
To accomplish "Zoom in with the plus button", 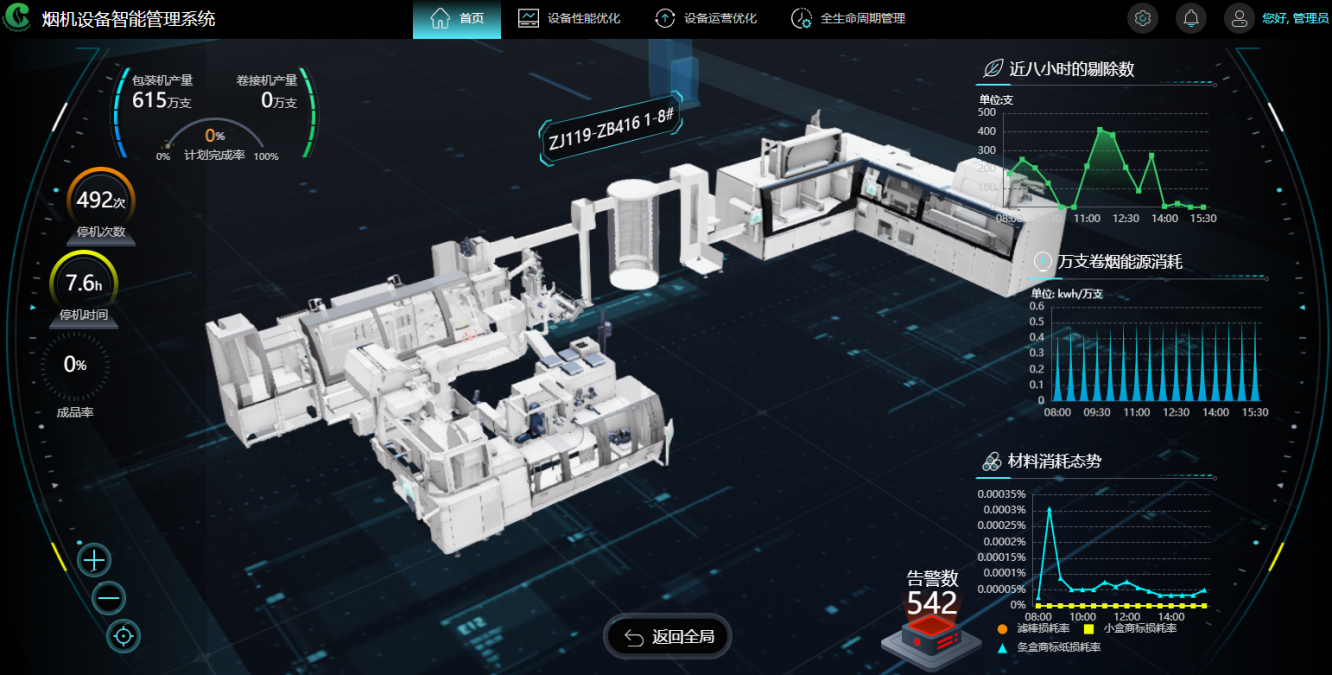I will point(94,560).
